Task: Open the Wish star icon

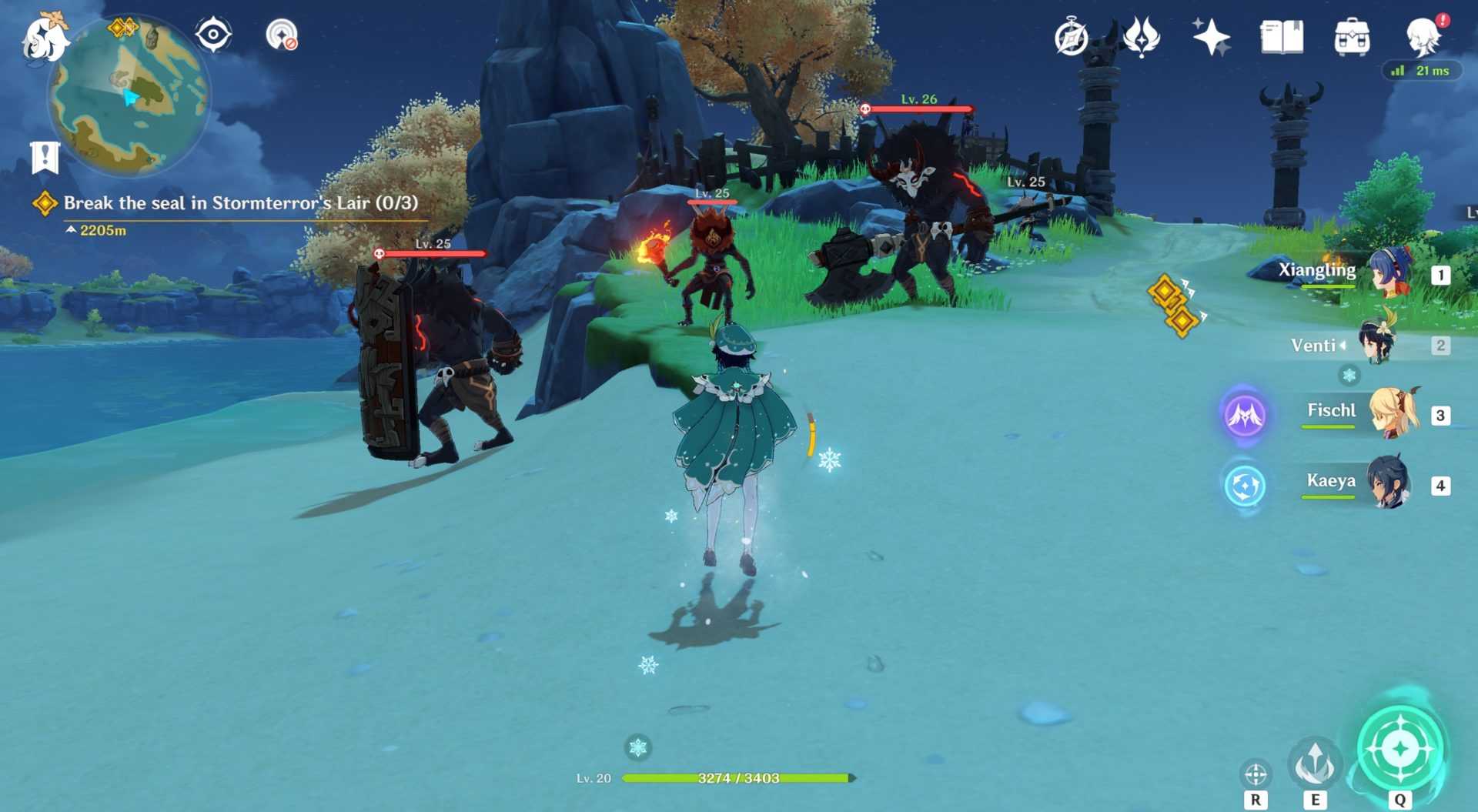Action: [1211, 37]
